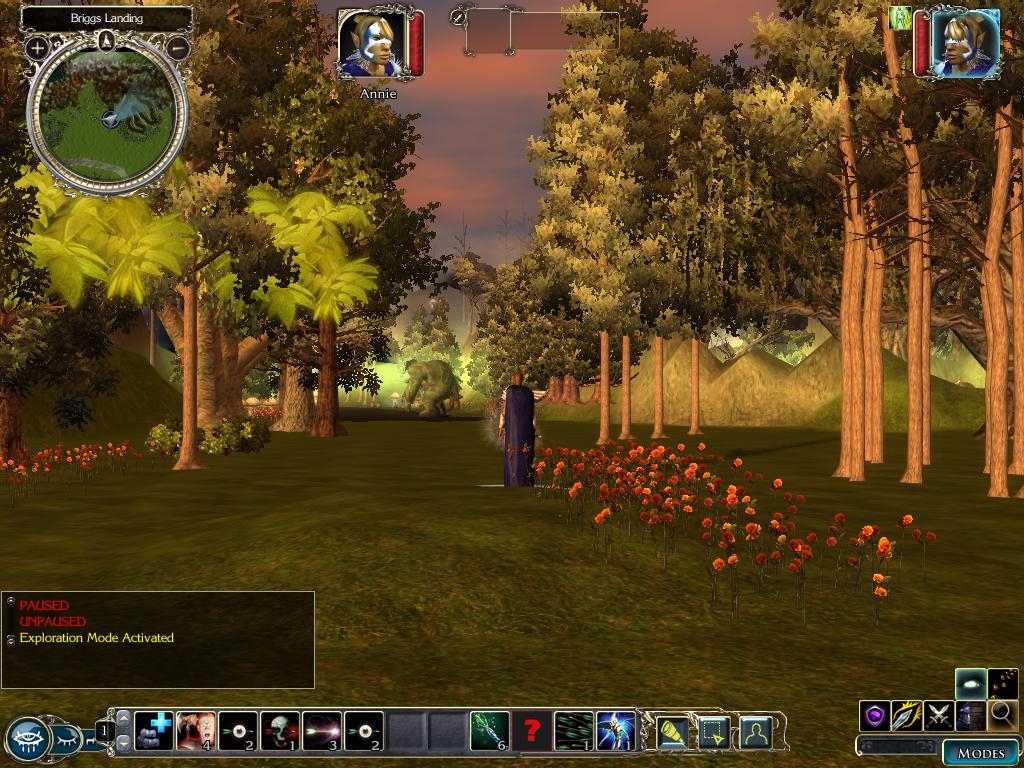The width and height of the screenshot is (1024, 768).
Task: Zoom out the minimap with minus button
Action: (x=179, y=47)
